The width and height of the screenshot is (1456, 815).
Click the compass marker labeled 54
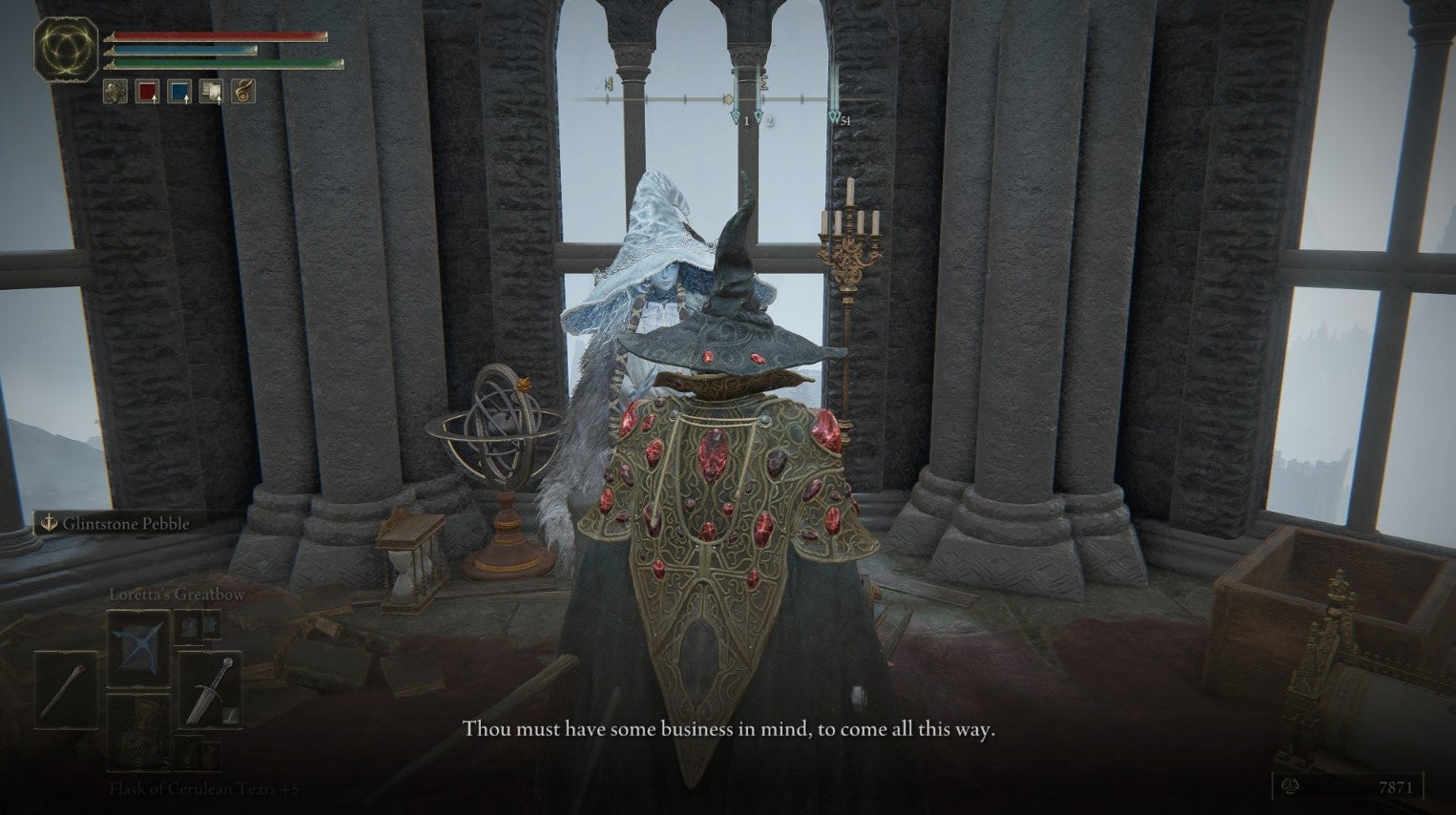(x=835, y=116)
